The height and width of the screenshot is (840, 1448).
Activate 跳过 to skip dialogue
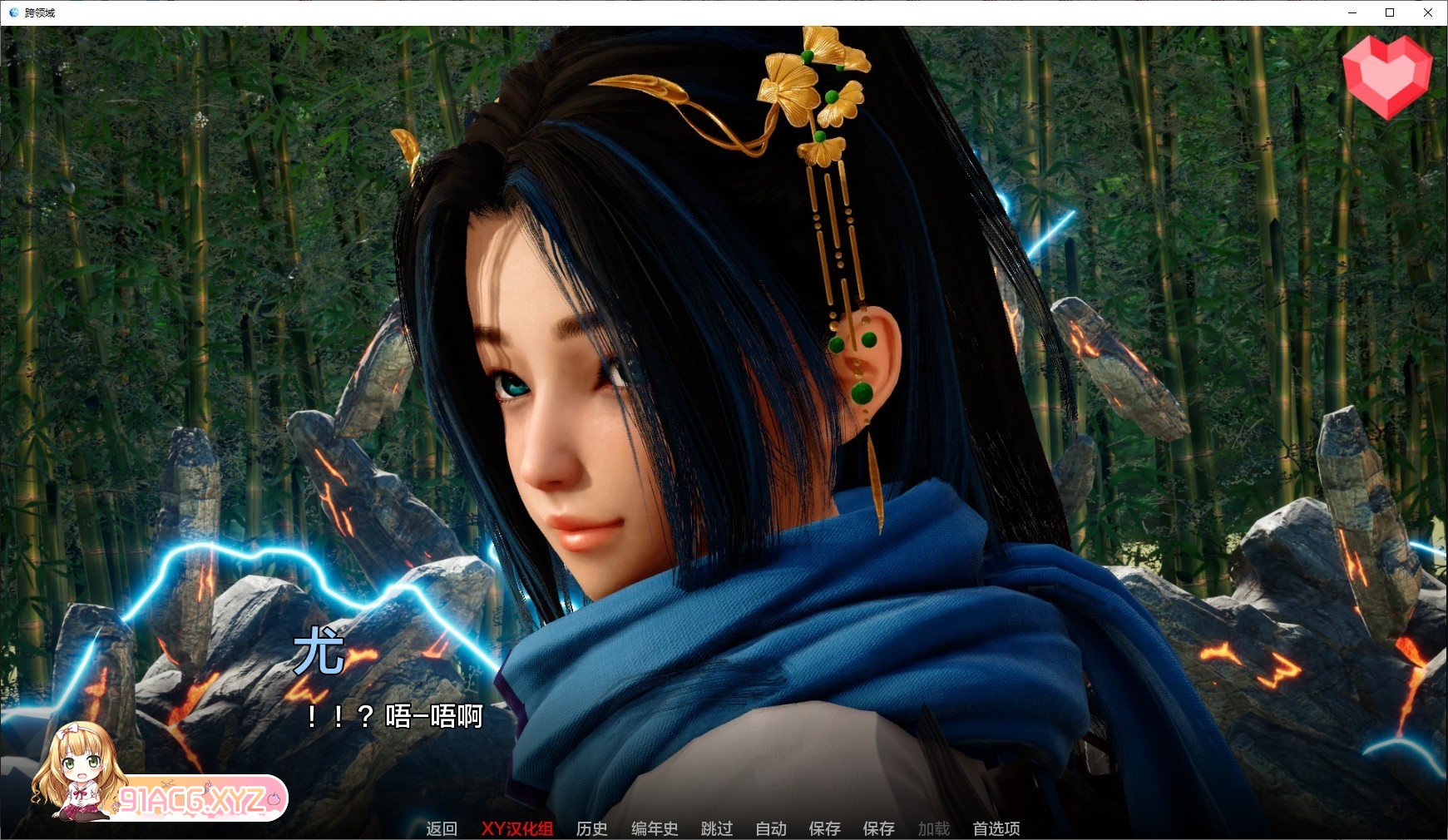pyautogui.click(x=716, y=828)
